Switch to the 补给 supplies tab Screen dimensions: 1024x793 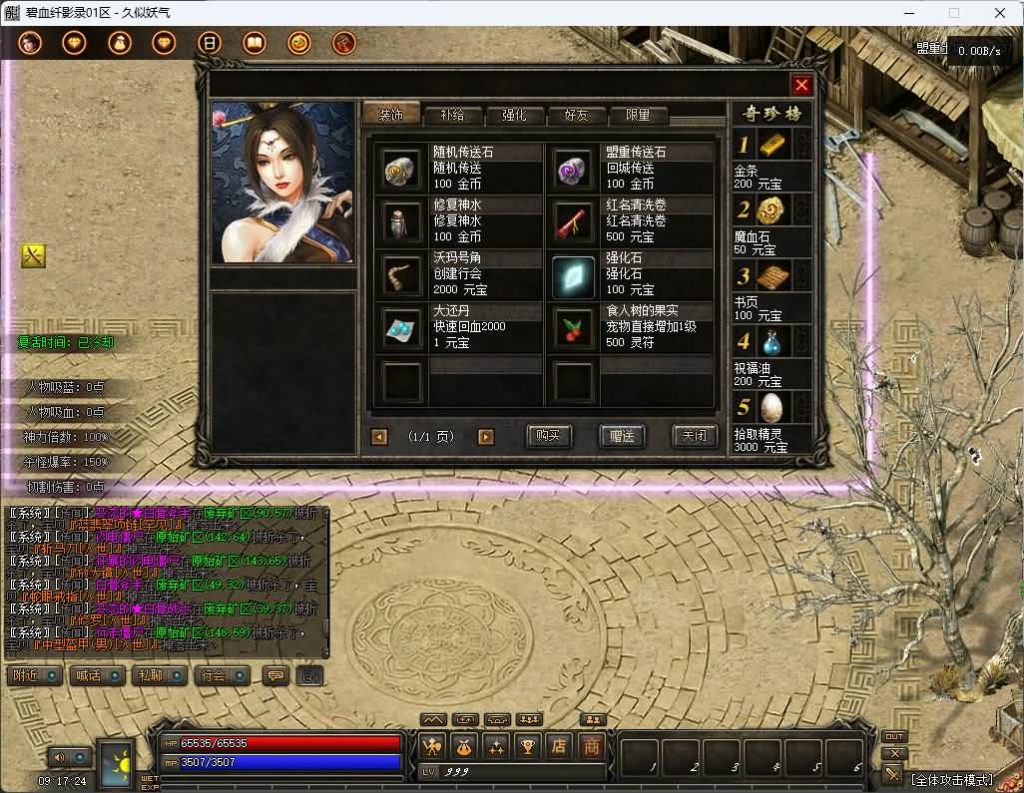[452, 115]
